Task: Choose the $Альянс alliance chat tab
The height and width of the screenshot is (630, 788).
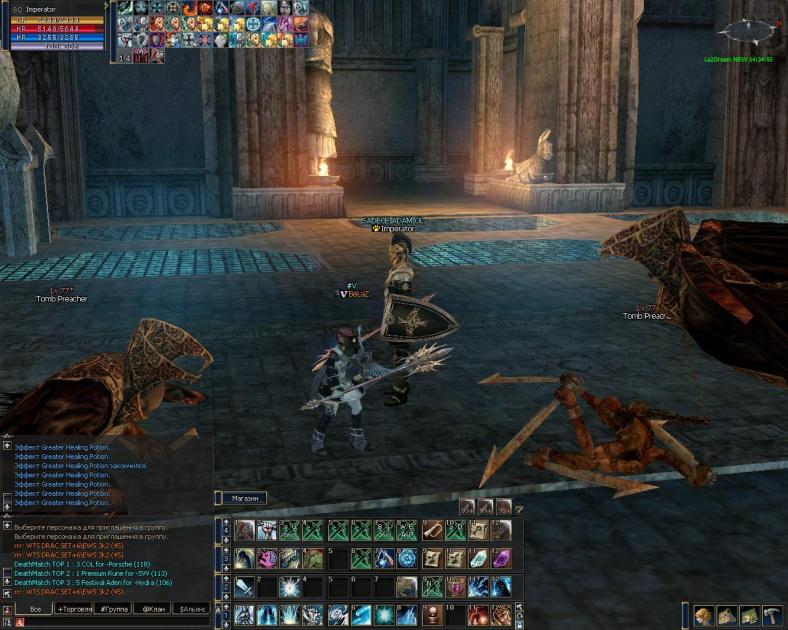Action: click(x=192, y=608)
